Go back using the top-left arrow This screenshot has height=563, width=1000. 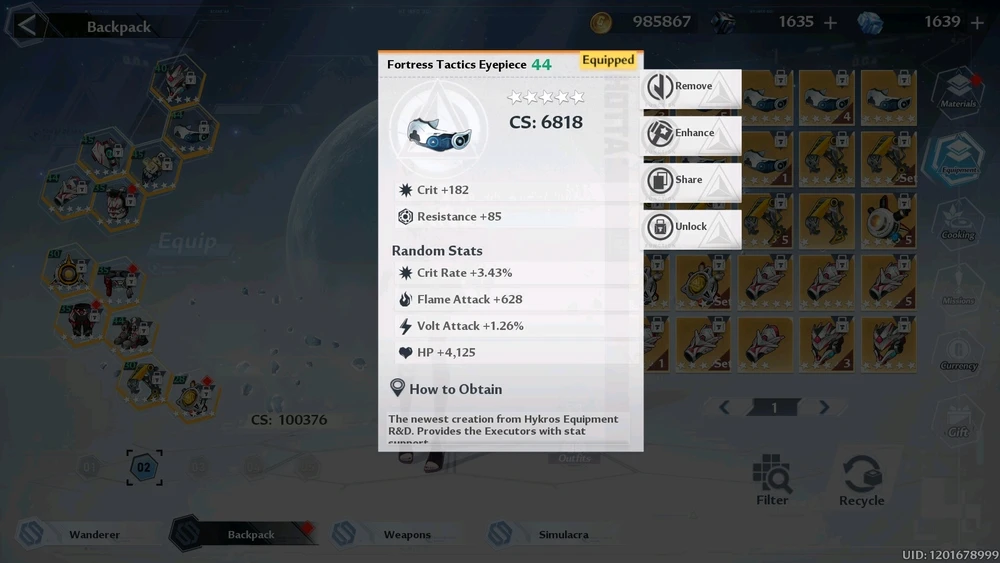pos(27,25)
